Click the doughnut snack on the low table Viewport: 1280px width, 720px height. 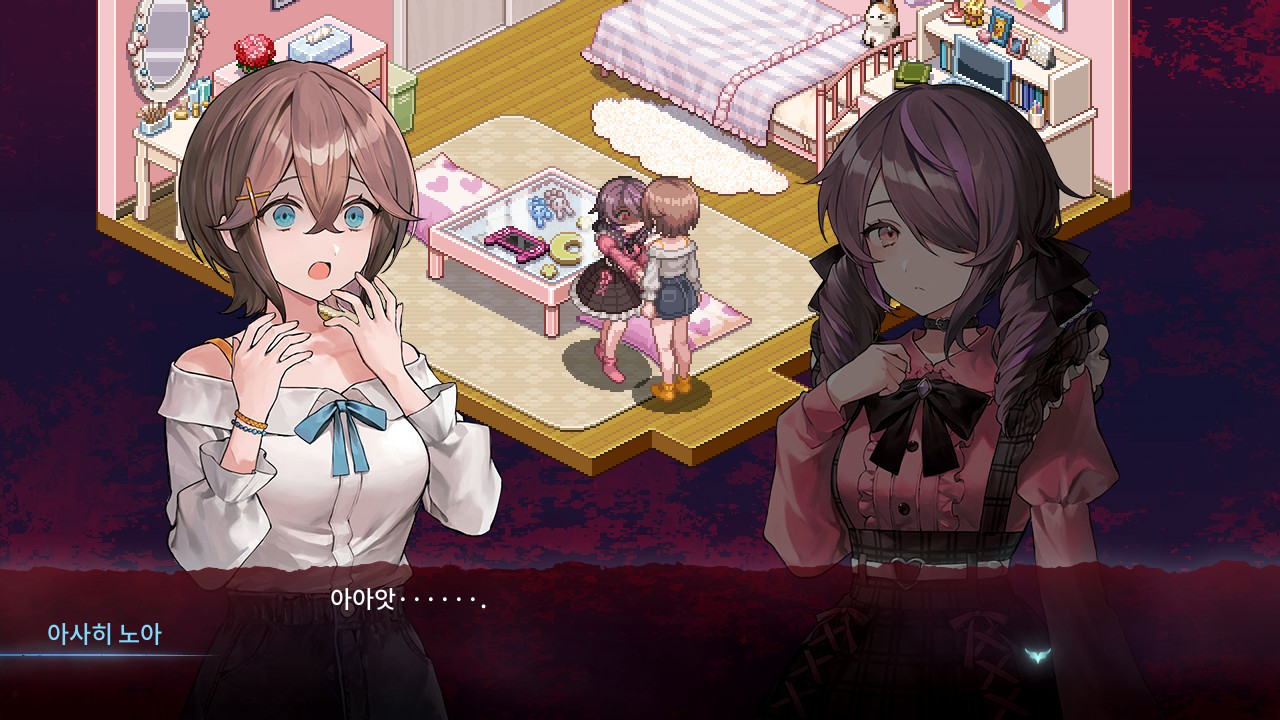(x=567, y=248)
